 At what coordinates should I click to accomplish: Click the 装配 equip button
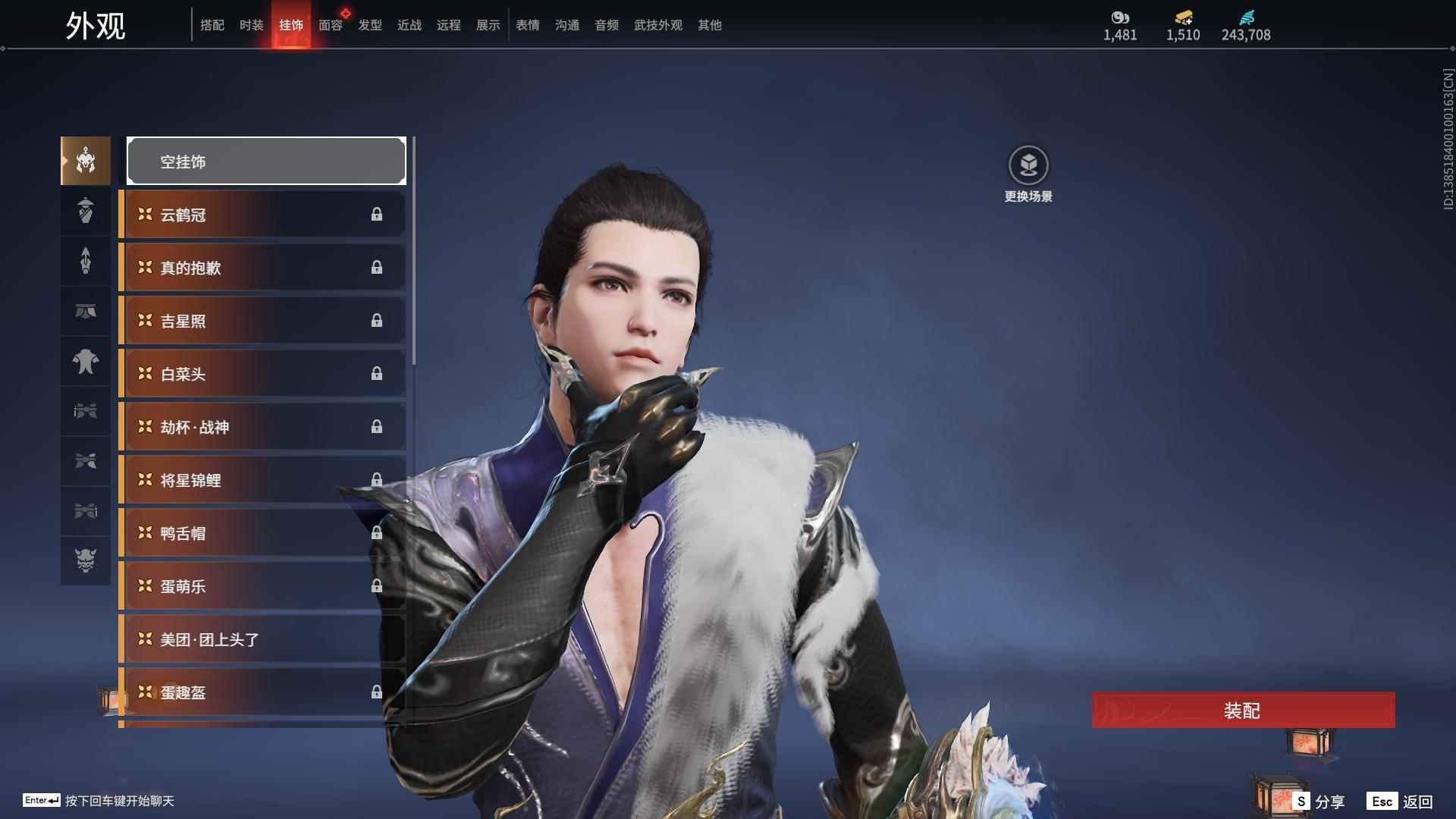1243,710
